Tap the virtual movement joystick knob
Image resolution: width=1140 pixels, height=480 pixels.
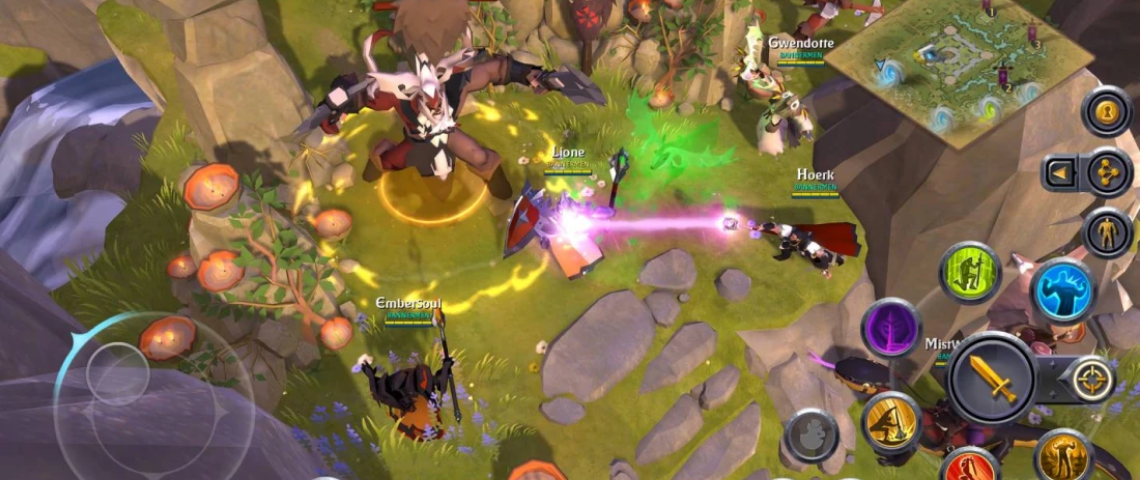click(x=118, y=374)
